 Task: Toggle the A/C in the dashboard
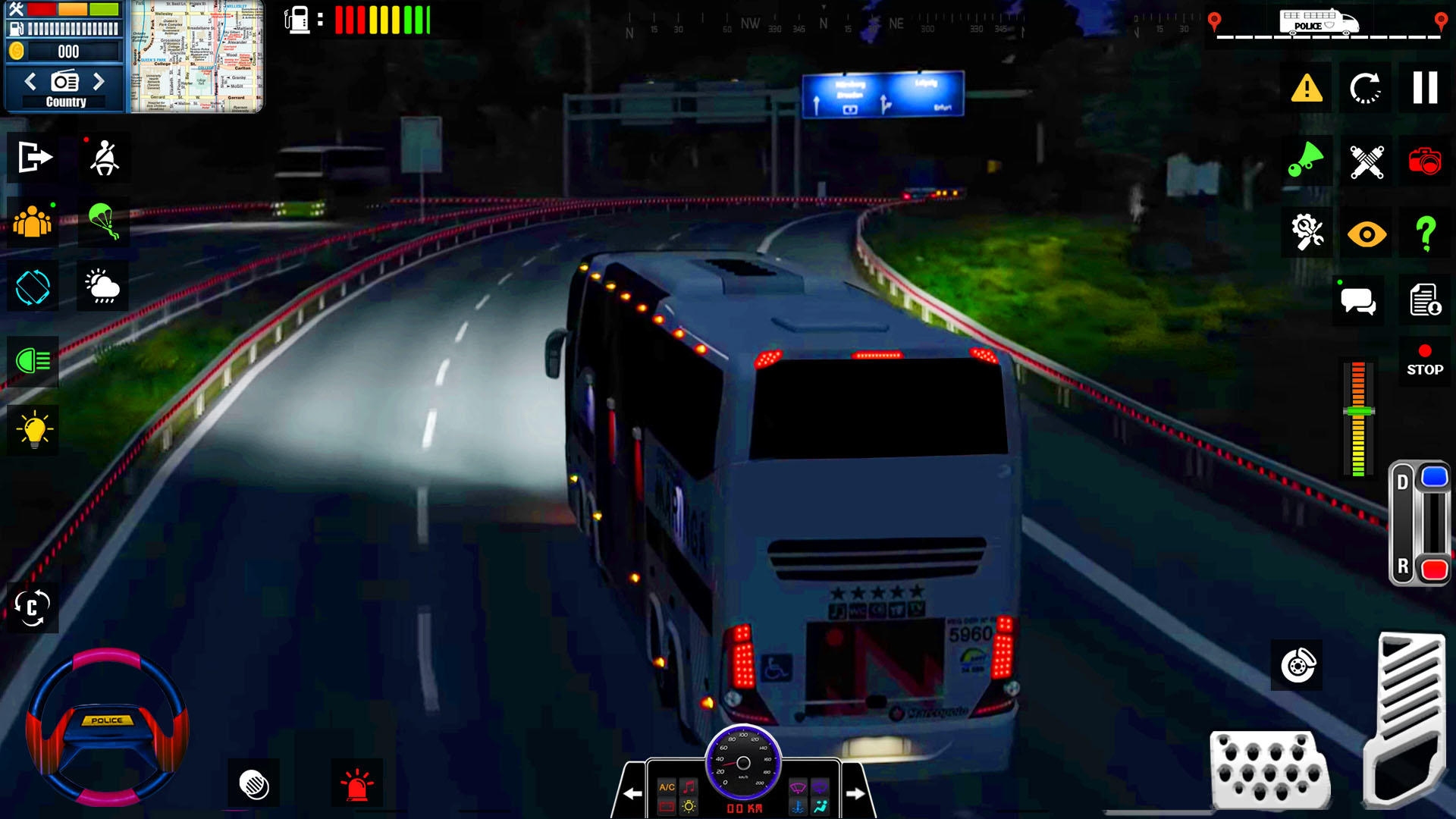pyautogui.click(x=666, y=787)
